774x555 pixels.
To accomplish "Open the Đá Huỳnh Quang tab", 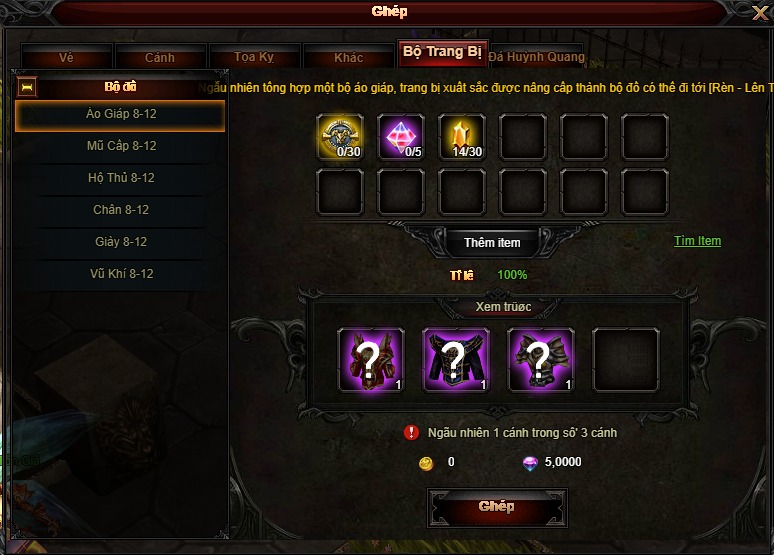I will (536, 57).
